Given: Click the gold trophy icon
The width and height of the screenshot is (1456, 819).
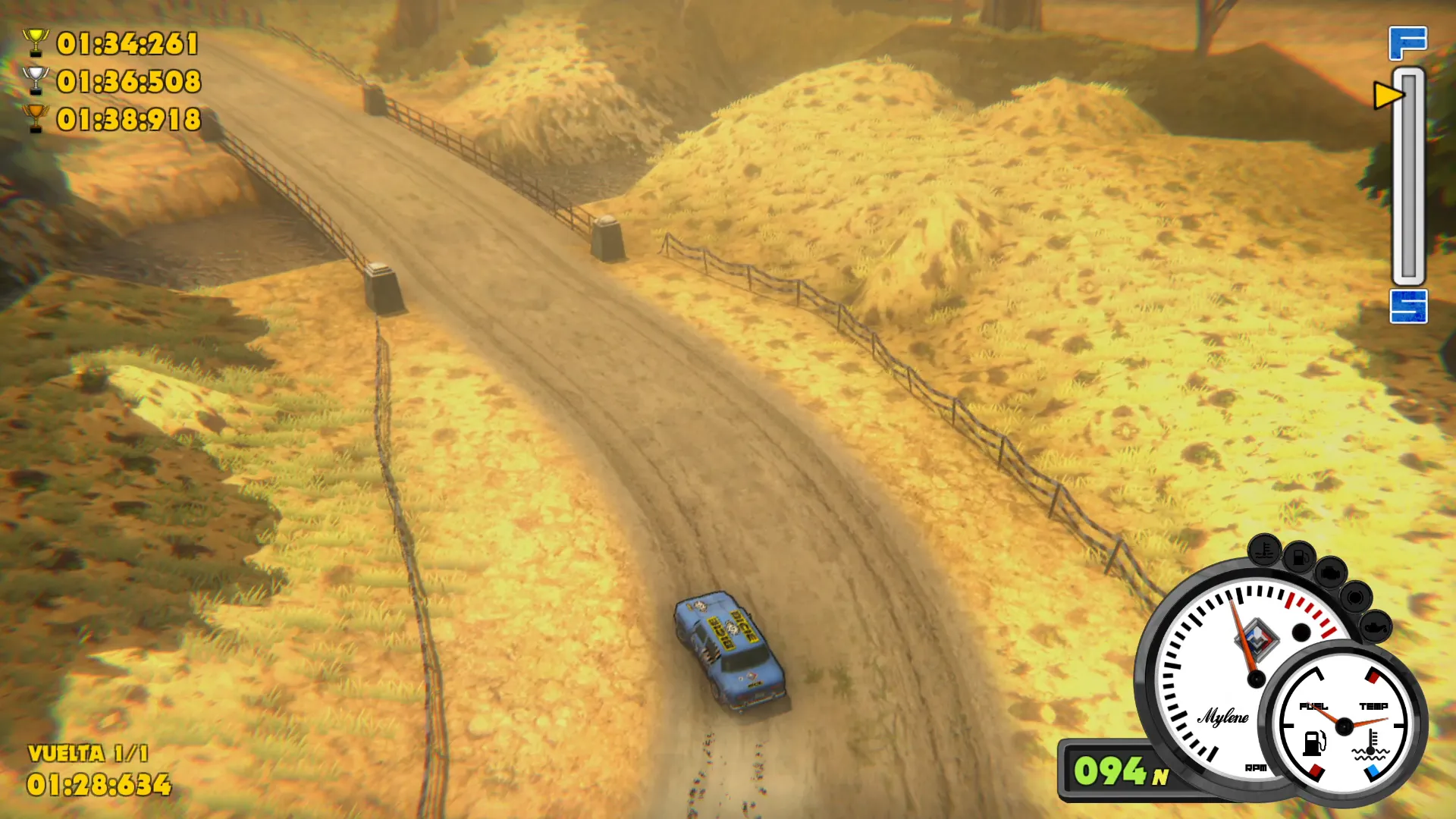Looking at the screenshot, I should (36, 43).
